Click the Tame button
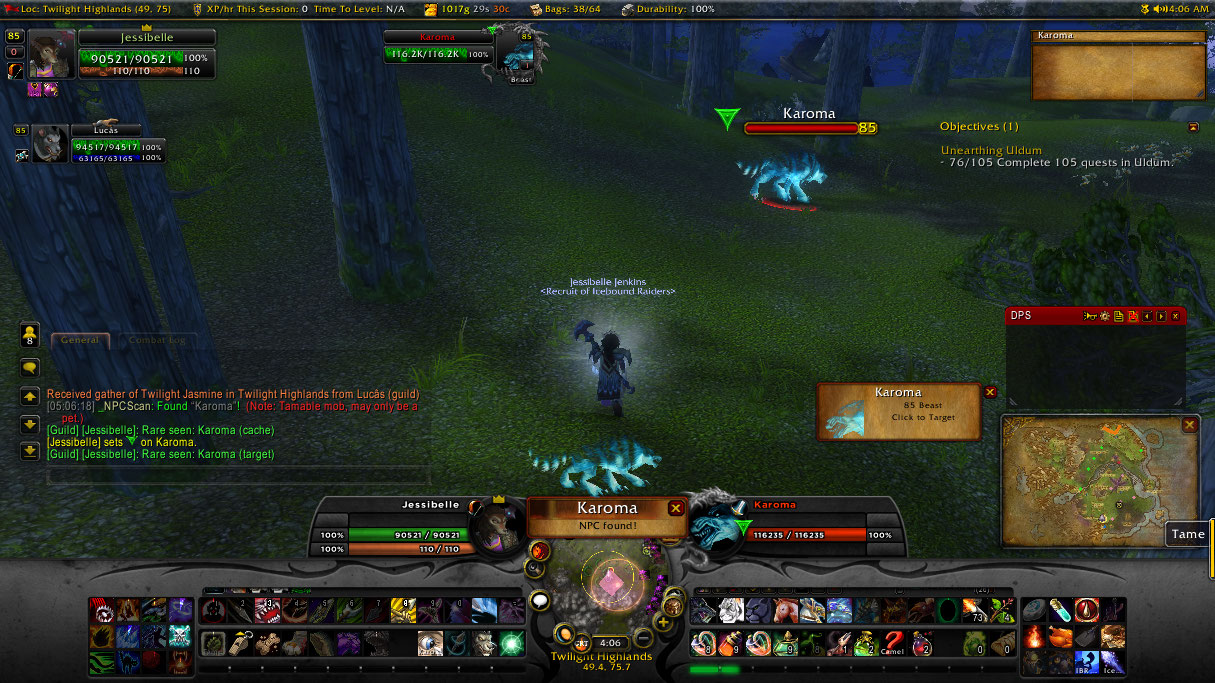1215x683 pixels. [x=1188, y=534]
